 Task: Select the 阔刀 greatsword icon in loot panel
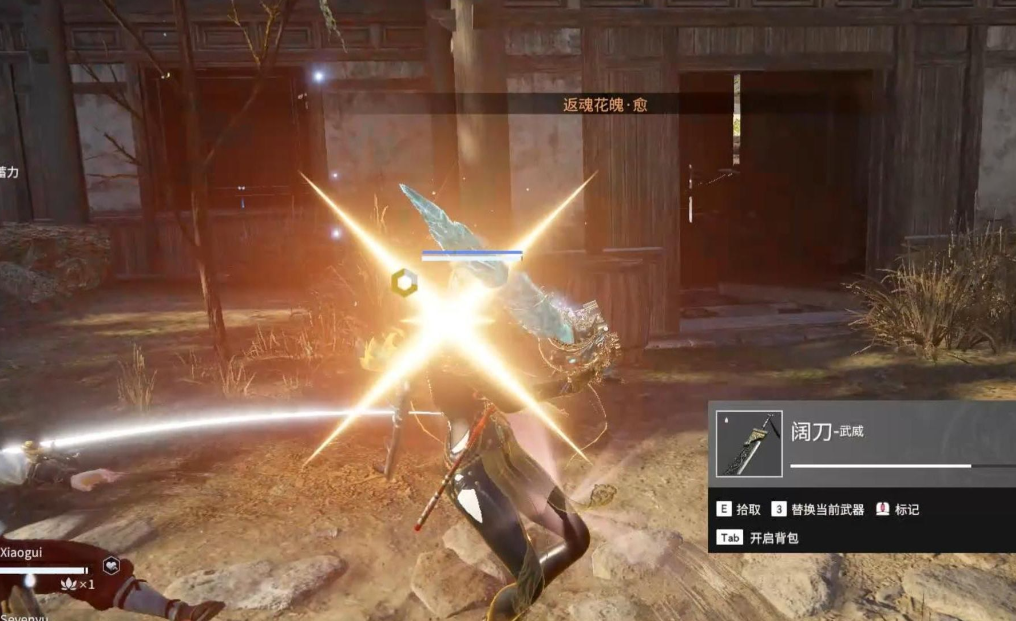pos(748,444)
